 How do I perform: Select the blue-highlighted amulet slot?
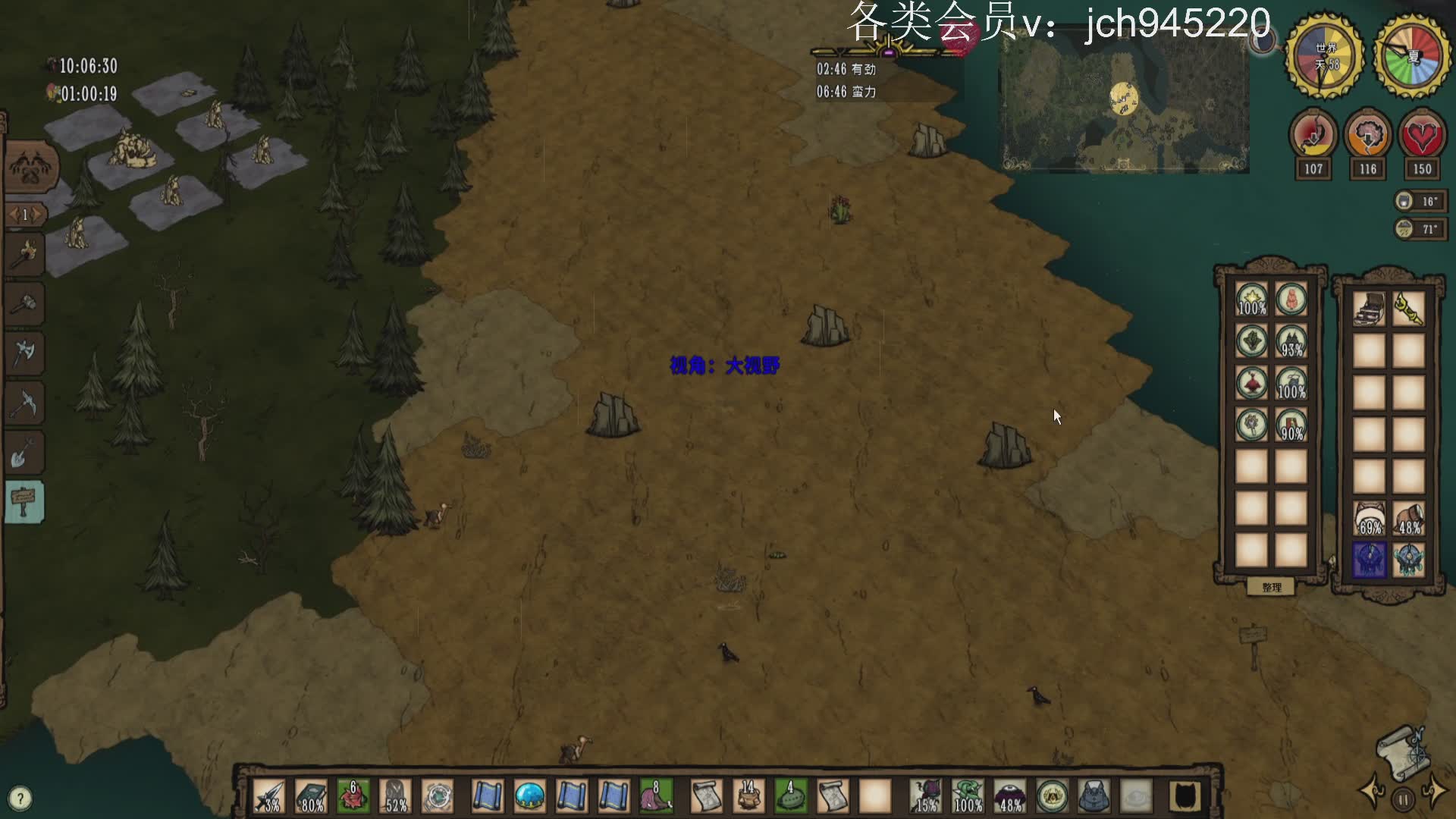pos(1370,560)
